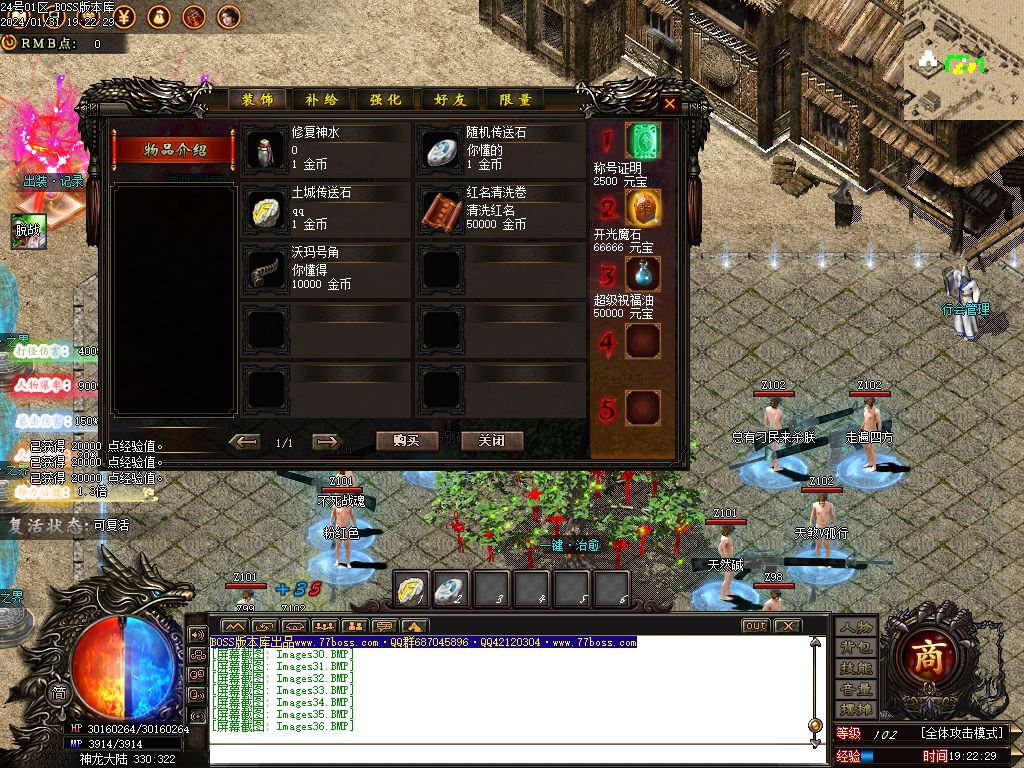Open the 背包 bag panel
This screenshot has width=1024, height=768.
point(857,648)
